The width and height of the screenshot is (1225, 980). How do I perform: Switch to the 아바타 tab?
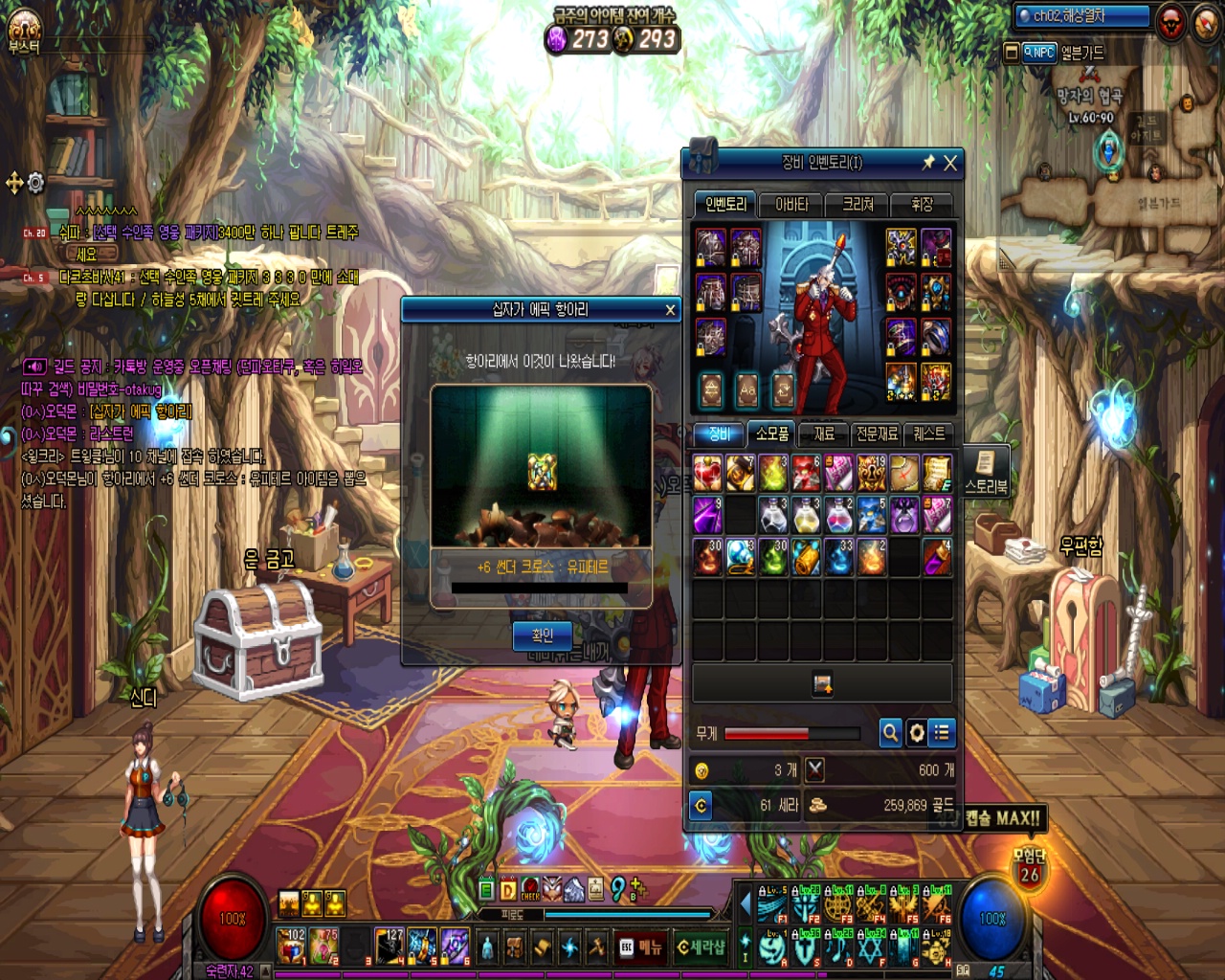[x=791, y=205]
